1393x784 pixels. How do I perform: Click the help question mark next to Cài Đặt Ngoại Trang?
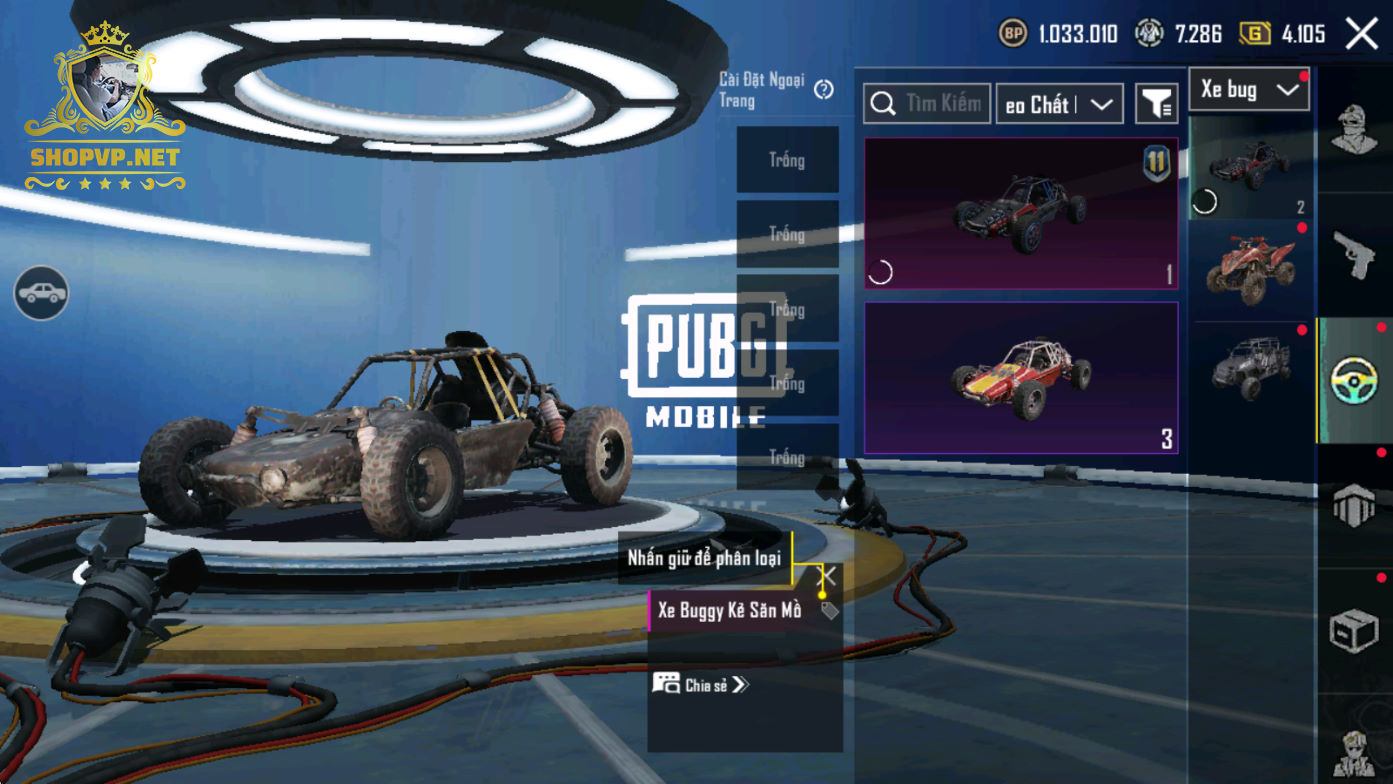[824, 90]
